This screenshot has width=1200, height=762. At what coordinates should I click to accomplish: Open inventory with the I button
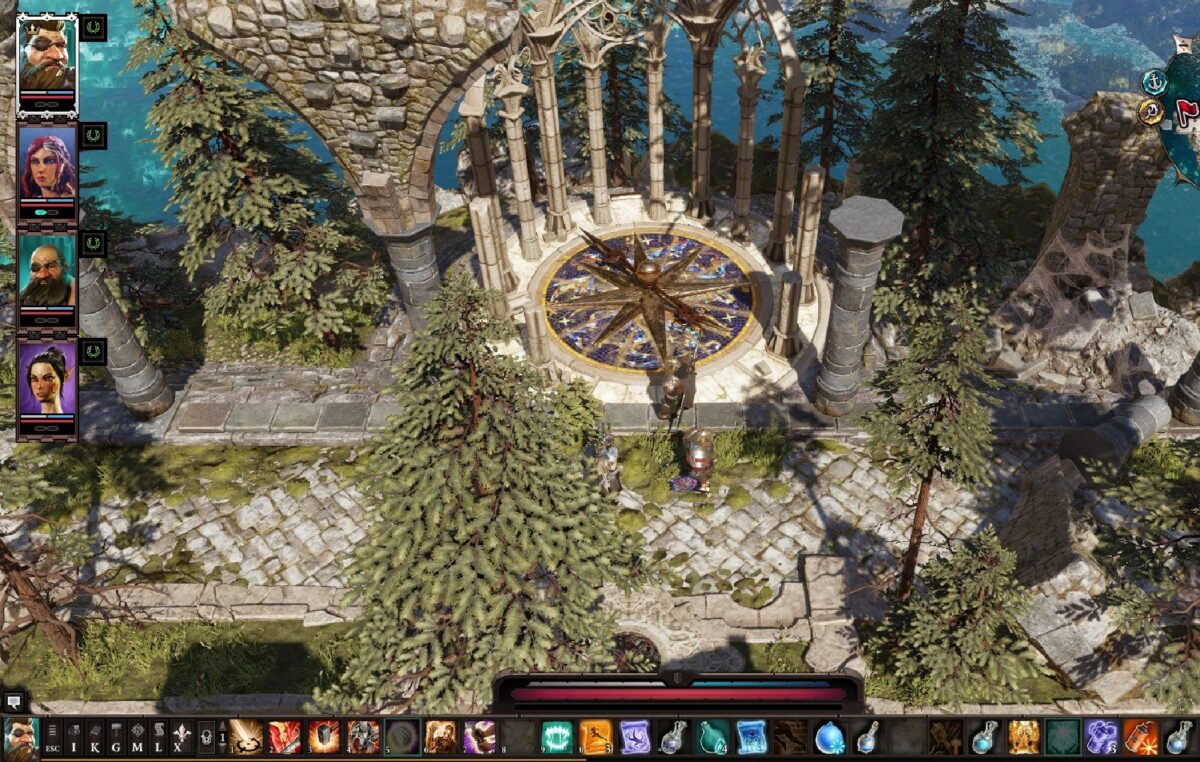coord(73,738)
